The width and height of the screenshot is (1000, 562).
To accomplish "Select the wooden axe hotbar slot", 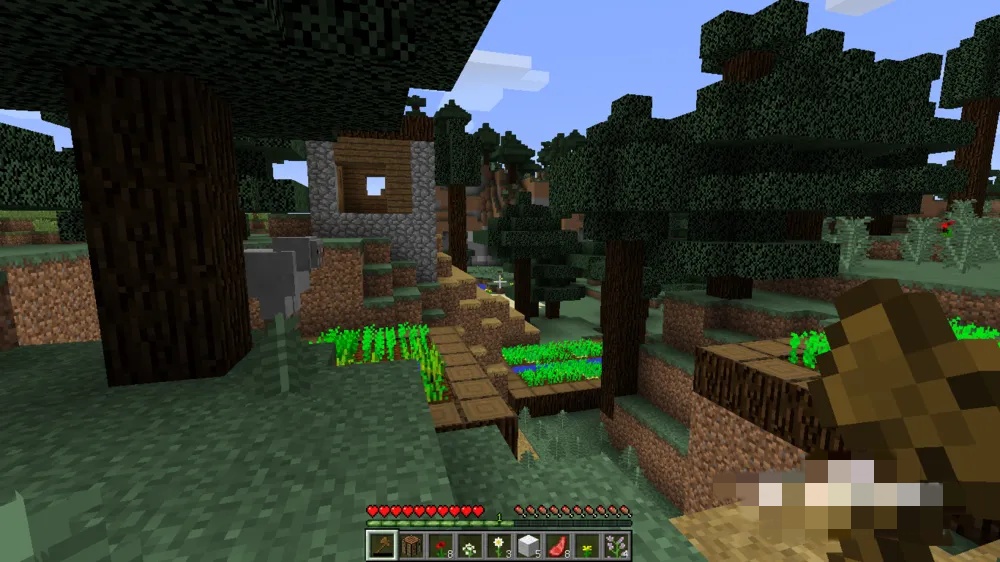I will (381, 546).
